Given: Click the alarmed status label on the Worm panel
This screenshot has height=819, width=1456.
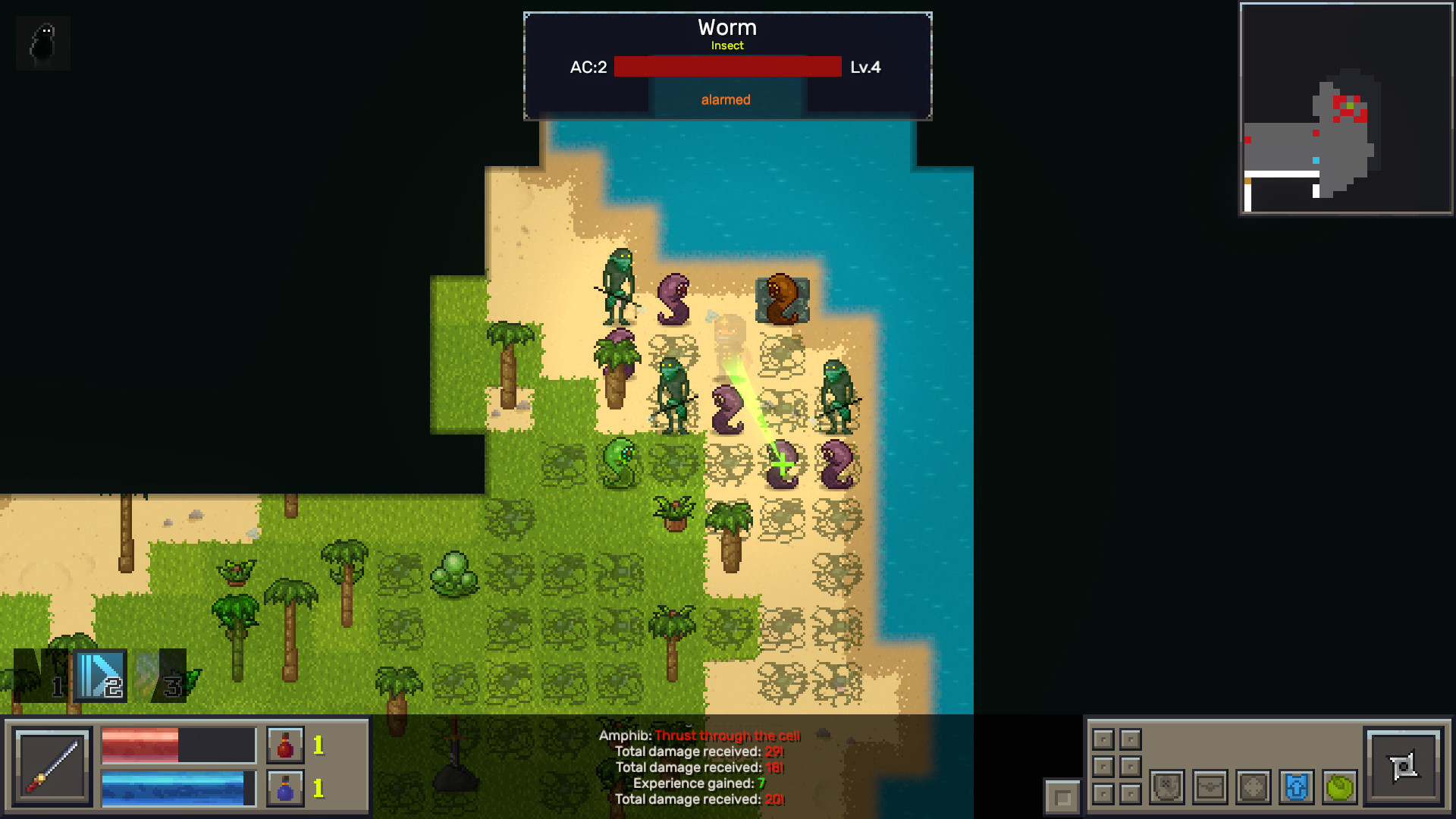Looking at the screenshot, I should (x=725, y=99).
